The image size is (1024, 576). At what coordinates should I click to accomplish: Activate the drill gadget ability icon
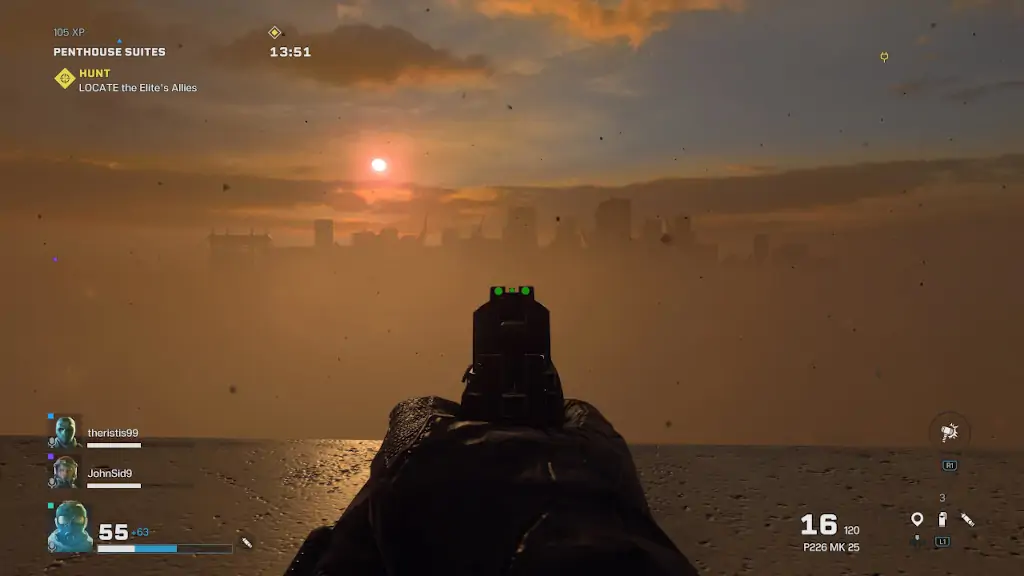point(949,432)
